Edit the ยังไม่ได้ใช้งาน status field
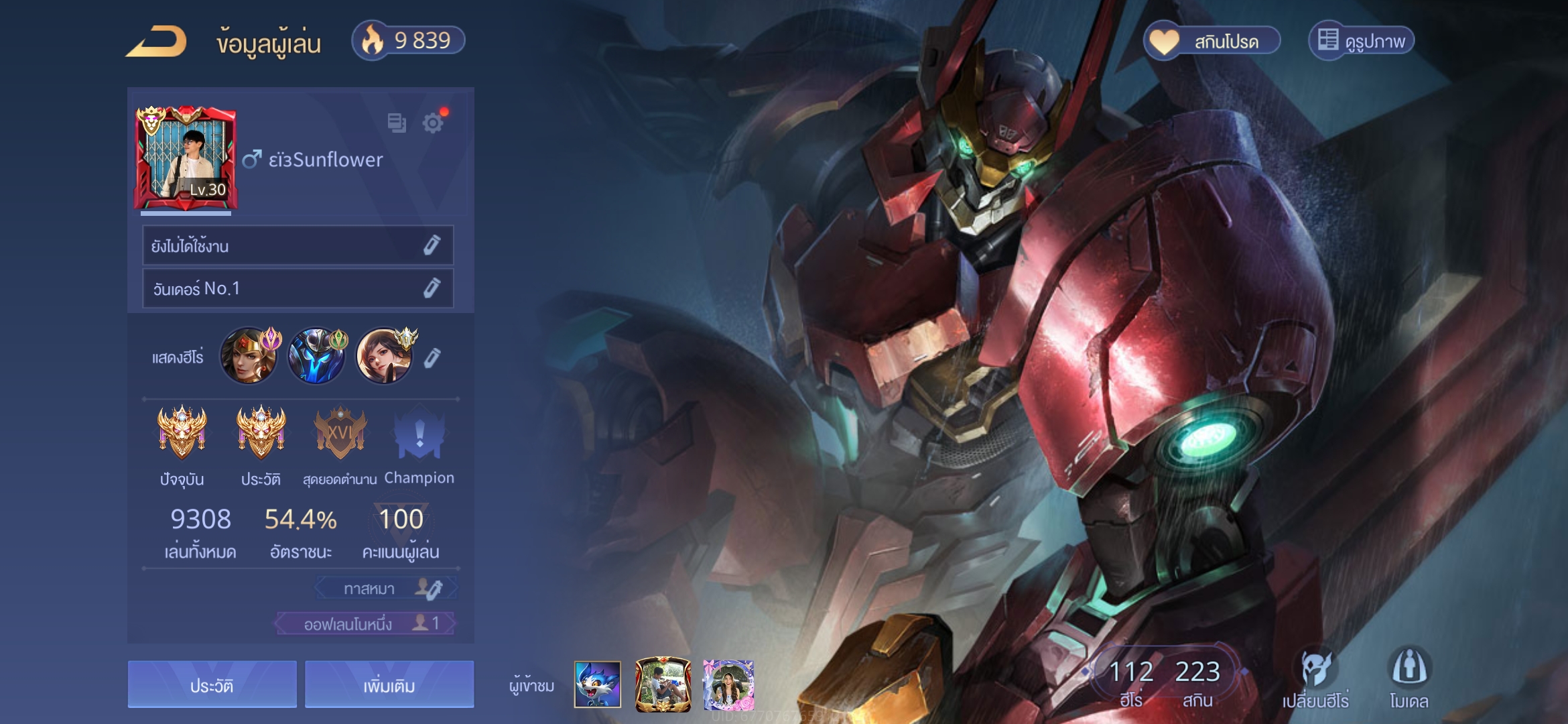This screenshot has height=724, width=1568. [432, 246]
